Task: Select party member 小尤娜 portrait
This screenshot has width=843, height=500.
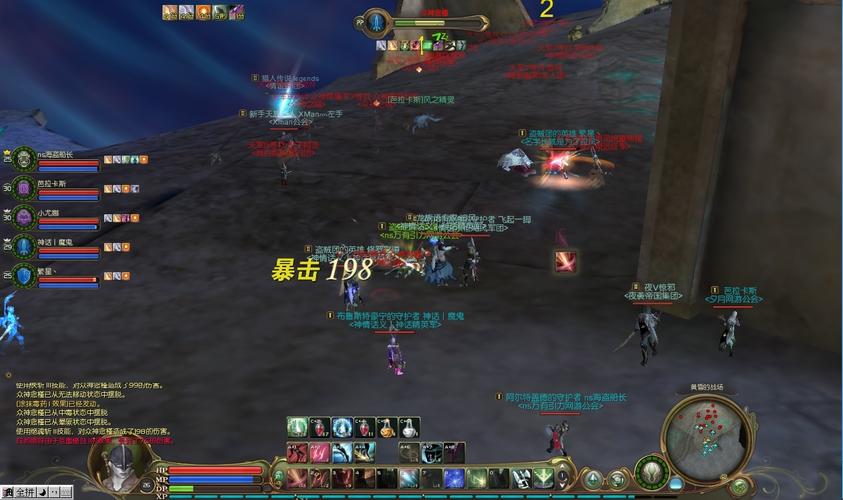Action: point(24,217)
